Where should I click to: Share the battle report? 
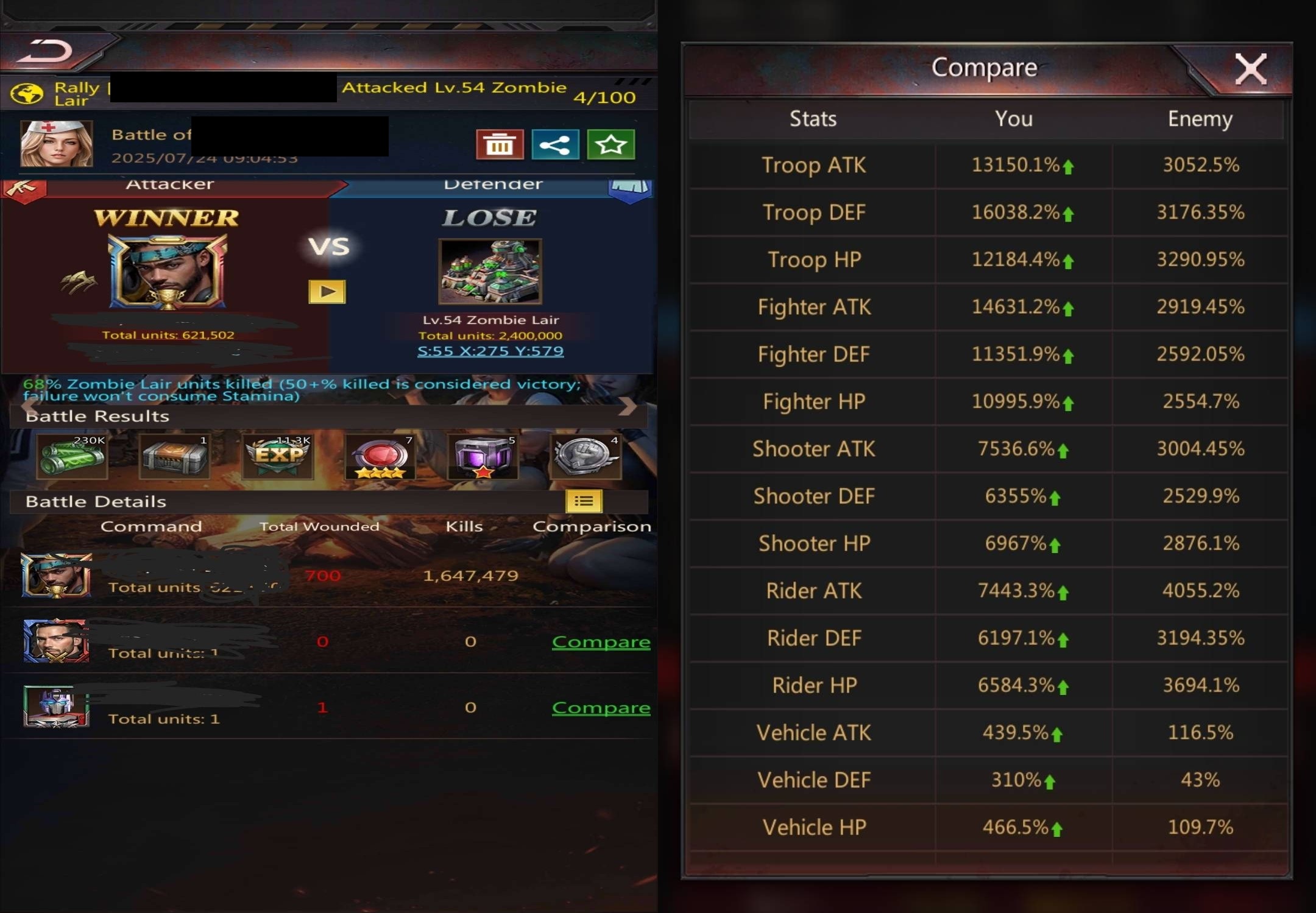click(555, 145)
